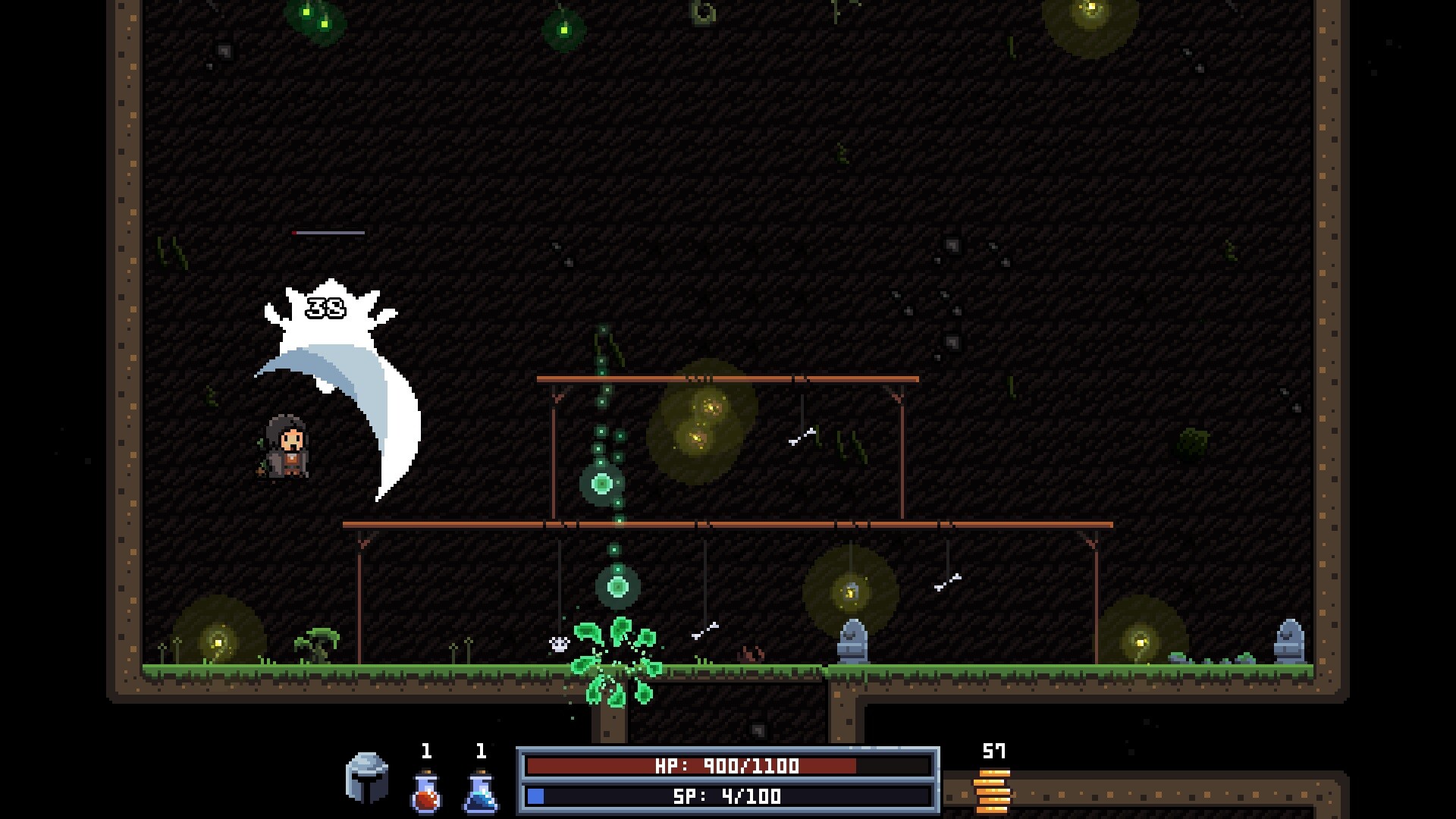This screenshot has height=819, width=1456.
Task: Click the HP: 900/1100 text label
Action: [726, 767]
